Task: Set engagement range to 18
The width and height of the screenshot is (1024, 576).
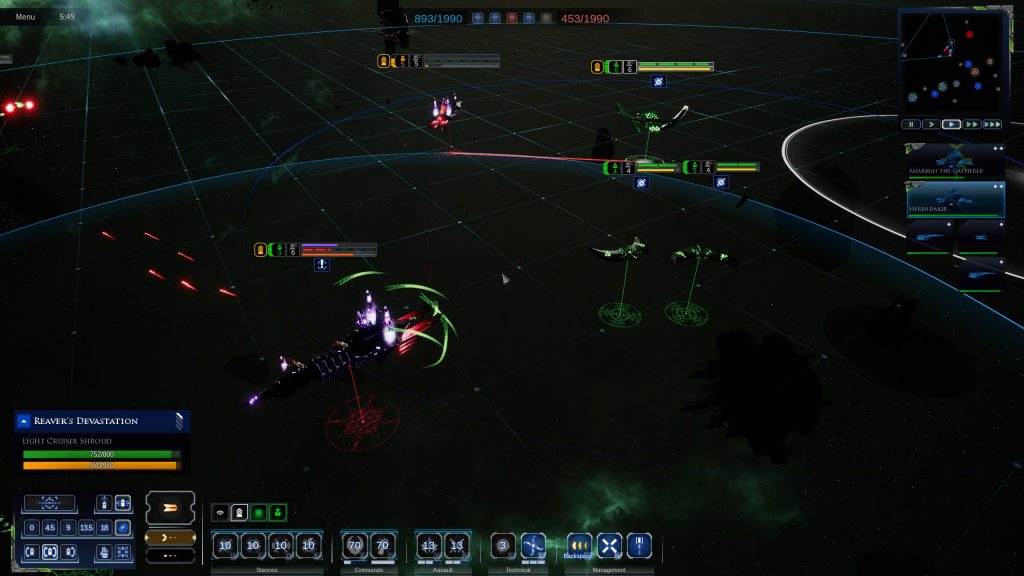Action: [x=105, y=528]
